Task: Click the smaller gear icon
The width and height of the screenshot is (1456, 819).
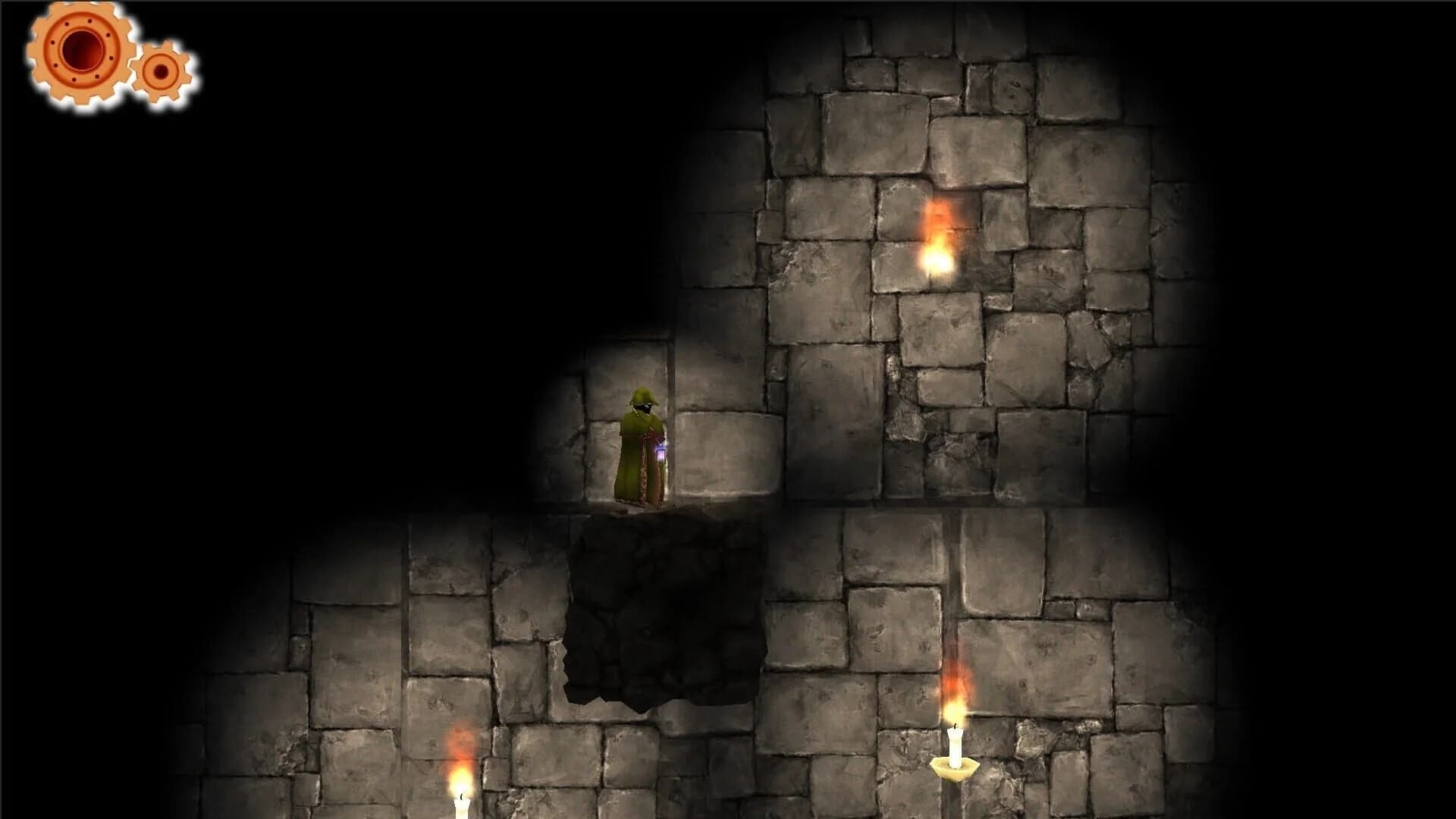Action: [162, 72]
